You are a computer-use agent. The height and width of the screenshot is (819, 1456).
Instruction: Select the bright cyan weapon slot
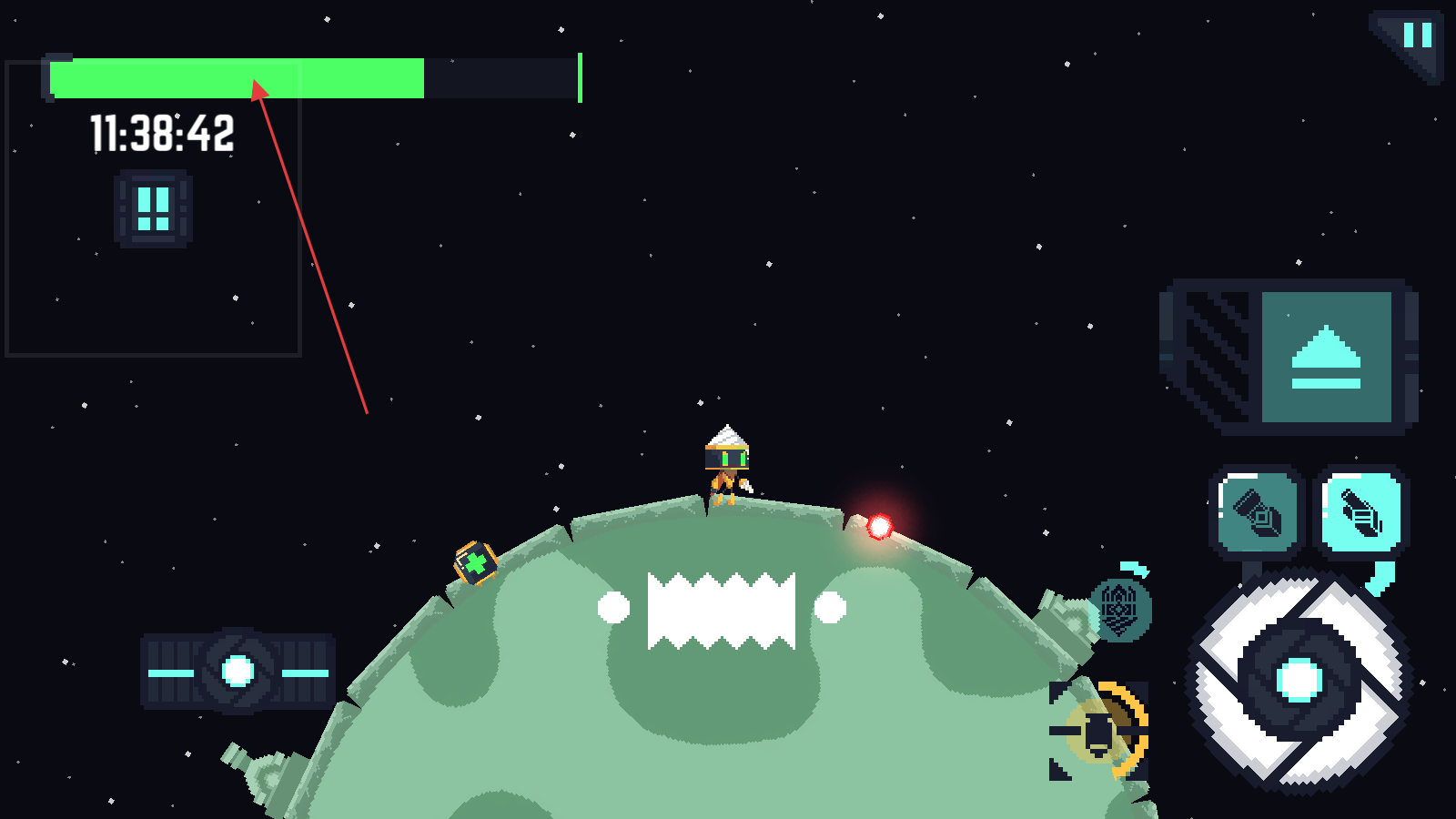[1361, 512]
